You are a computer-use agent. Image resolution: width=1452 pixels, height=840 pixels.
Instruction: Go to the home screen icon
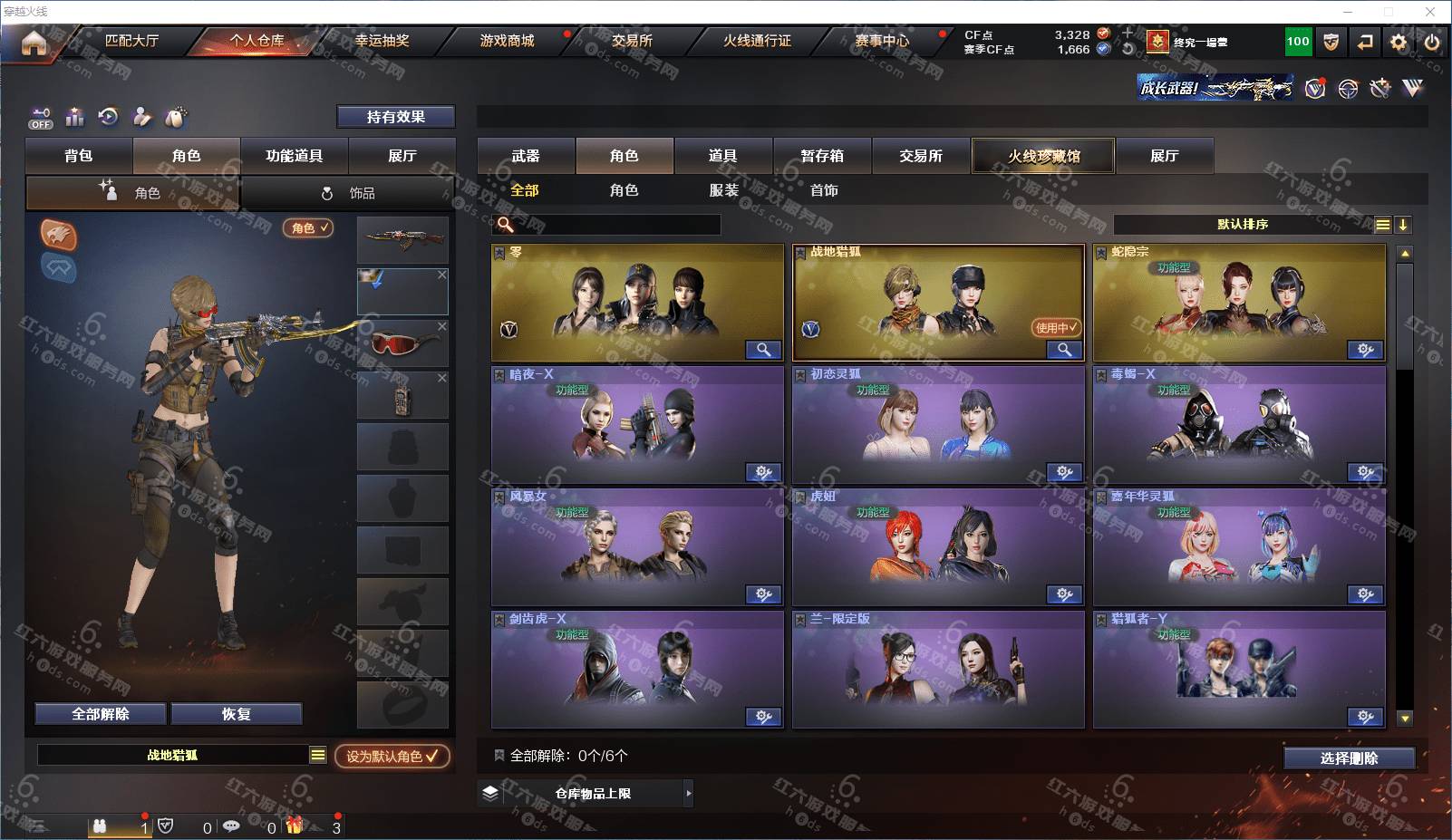[x=34, y=43]
